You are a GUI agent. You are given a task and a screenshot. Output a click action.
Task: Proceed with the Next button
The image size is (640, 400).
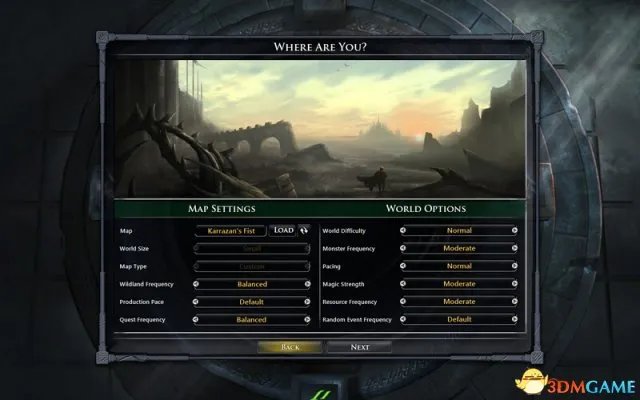(x=360, y=347)
